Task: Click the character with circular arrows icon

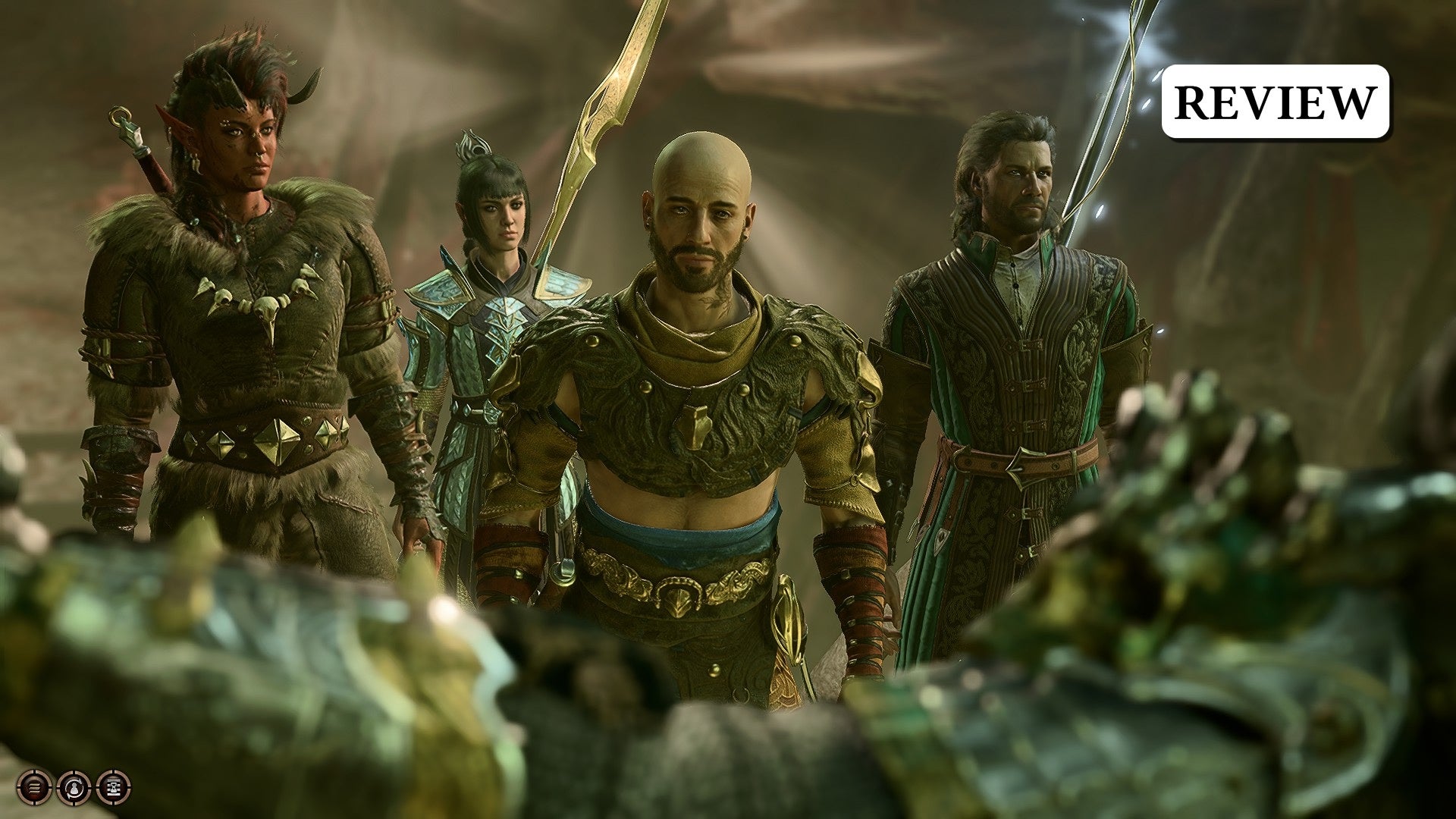Action: pos(74,787)
